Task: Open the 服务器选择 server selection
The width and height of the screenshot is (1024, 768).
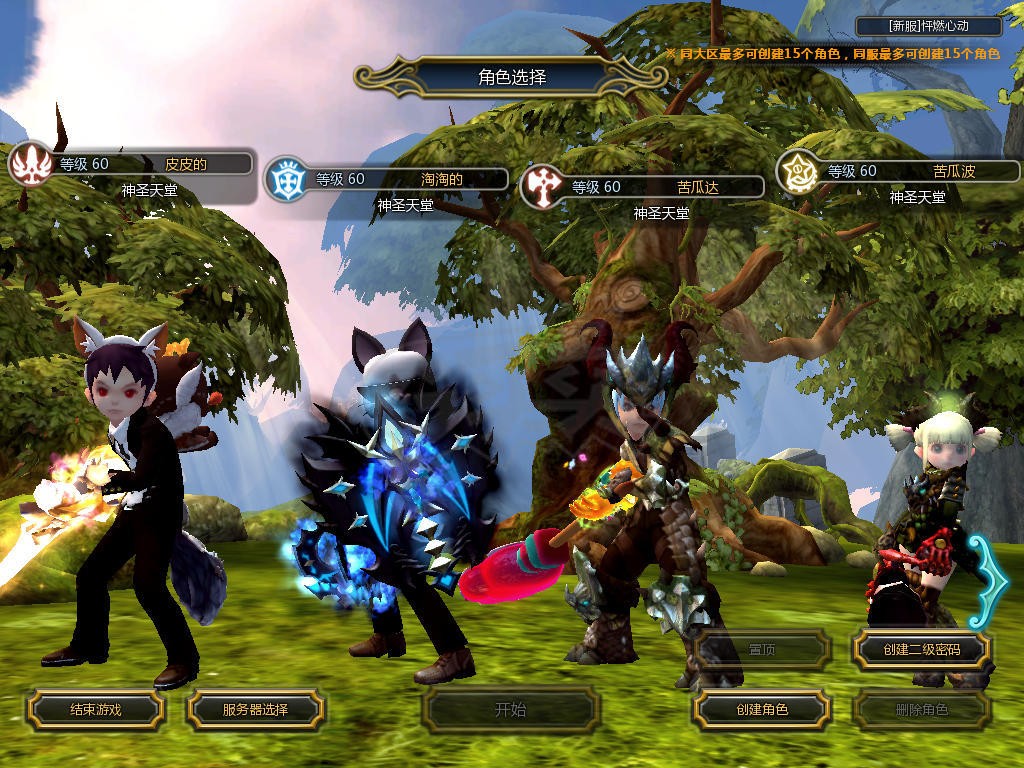Action: coord(255,710)
